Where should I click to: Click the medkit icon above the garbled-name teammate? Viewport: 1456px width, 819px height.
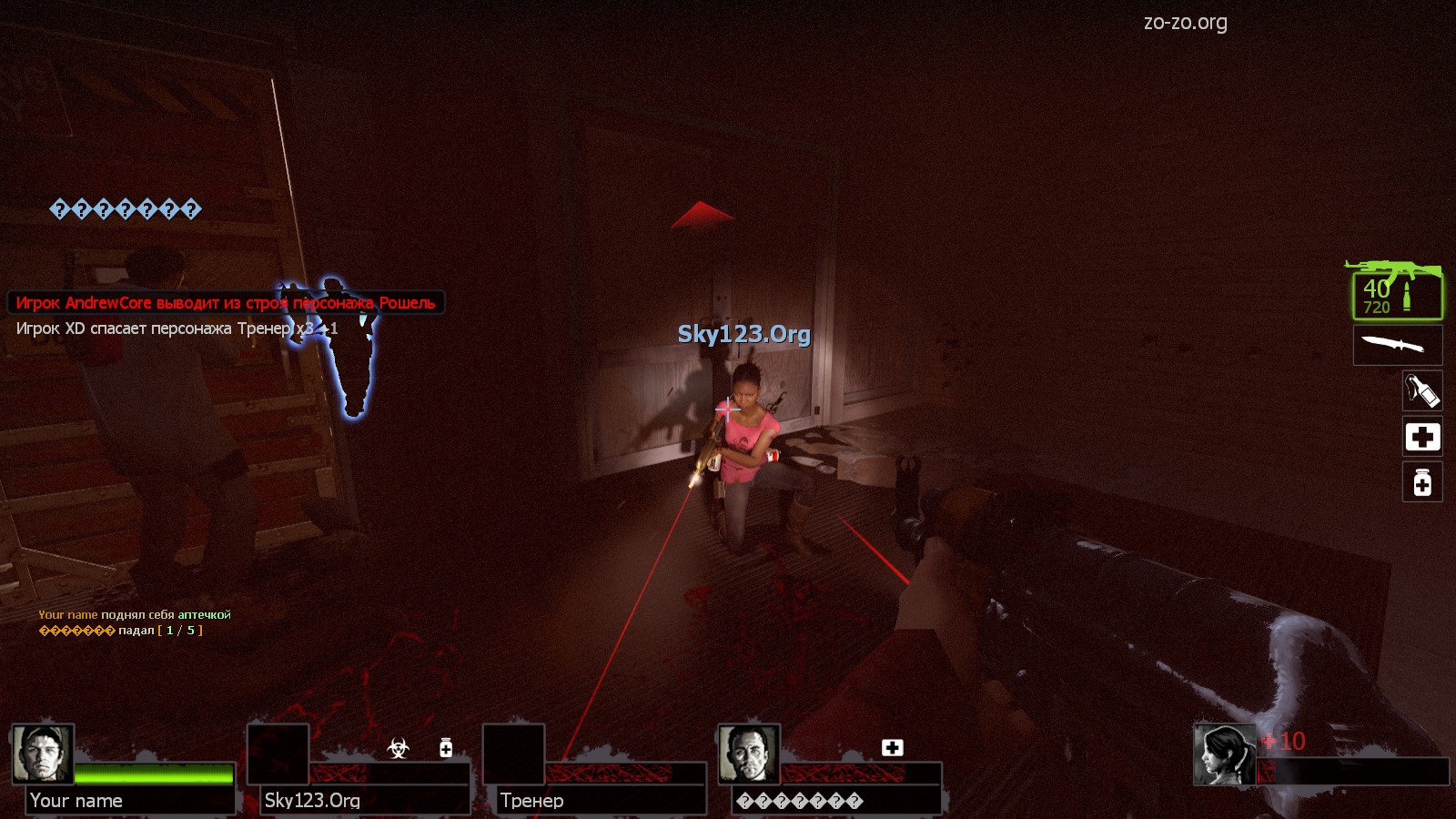point(892,747)
